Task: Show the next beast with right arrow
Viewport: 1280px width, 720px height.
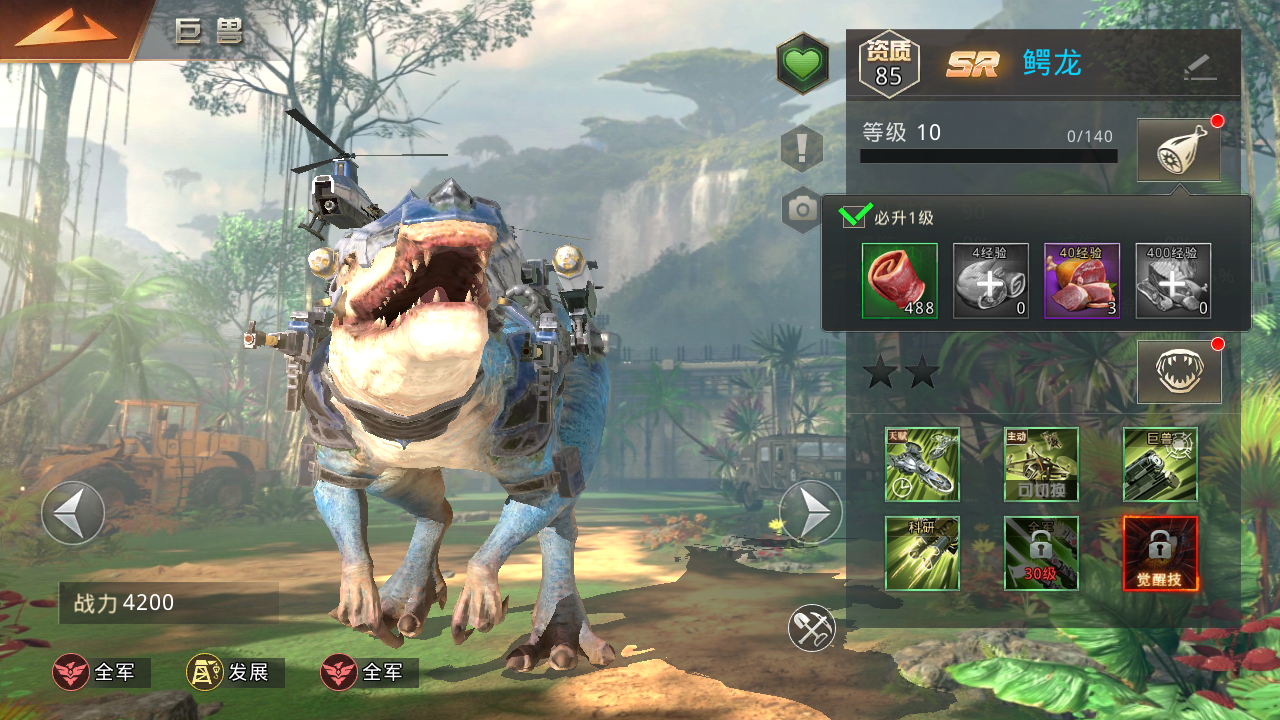Action: tap(811, 512)
